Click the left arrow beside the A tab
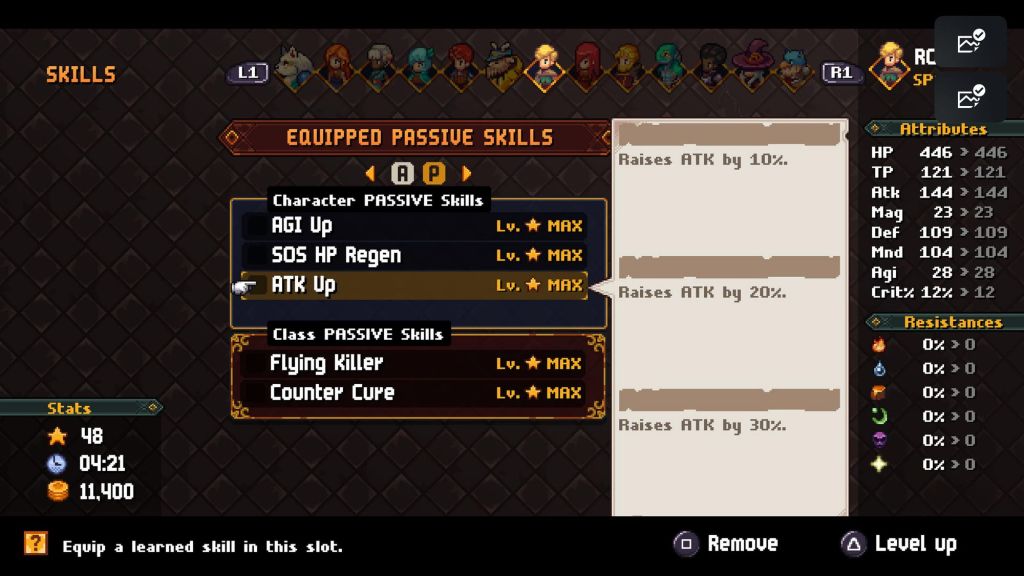 (371, 173)
